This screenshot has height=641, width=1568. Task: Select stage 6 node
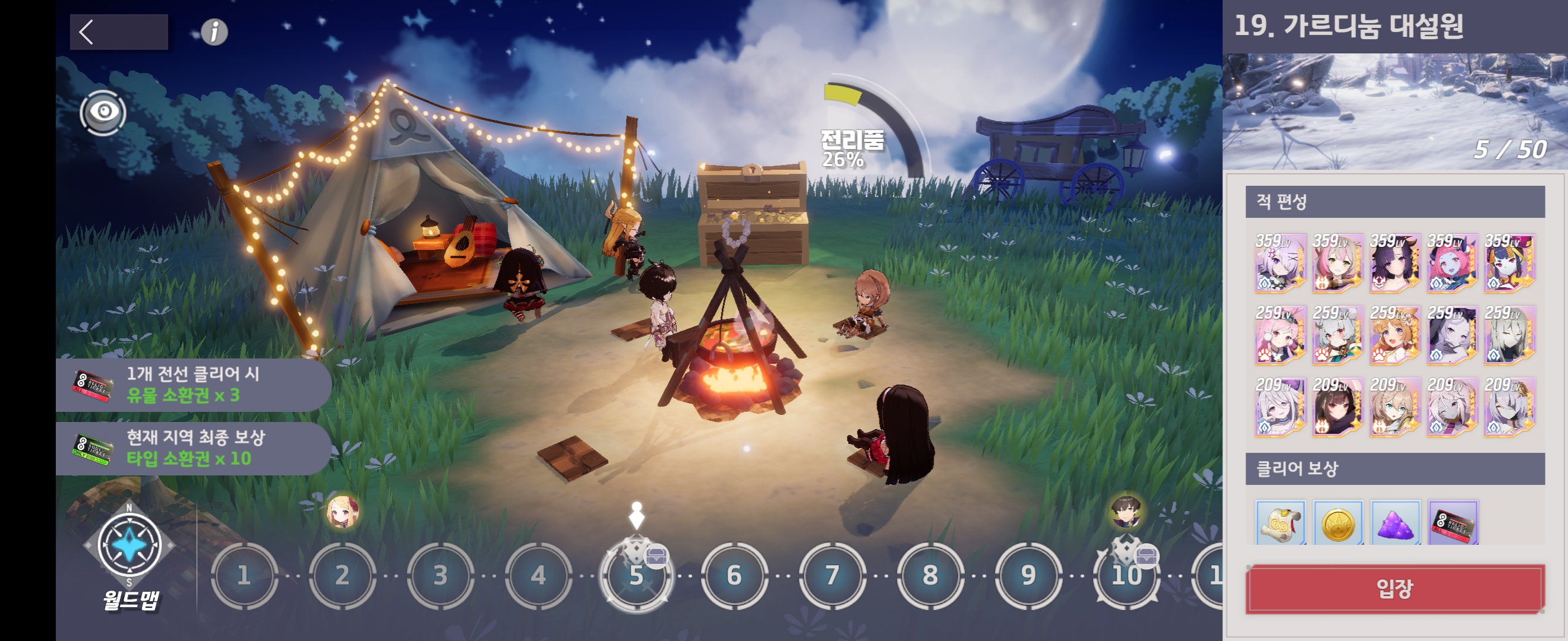[x=734, y=575]
